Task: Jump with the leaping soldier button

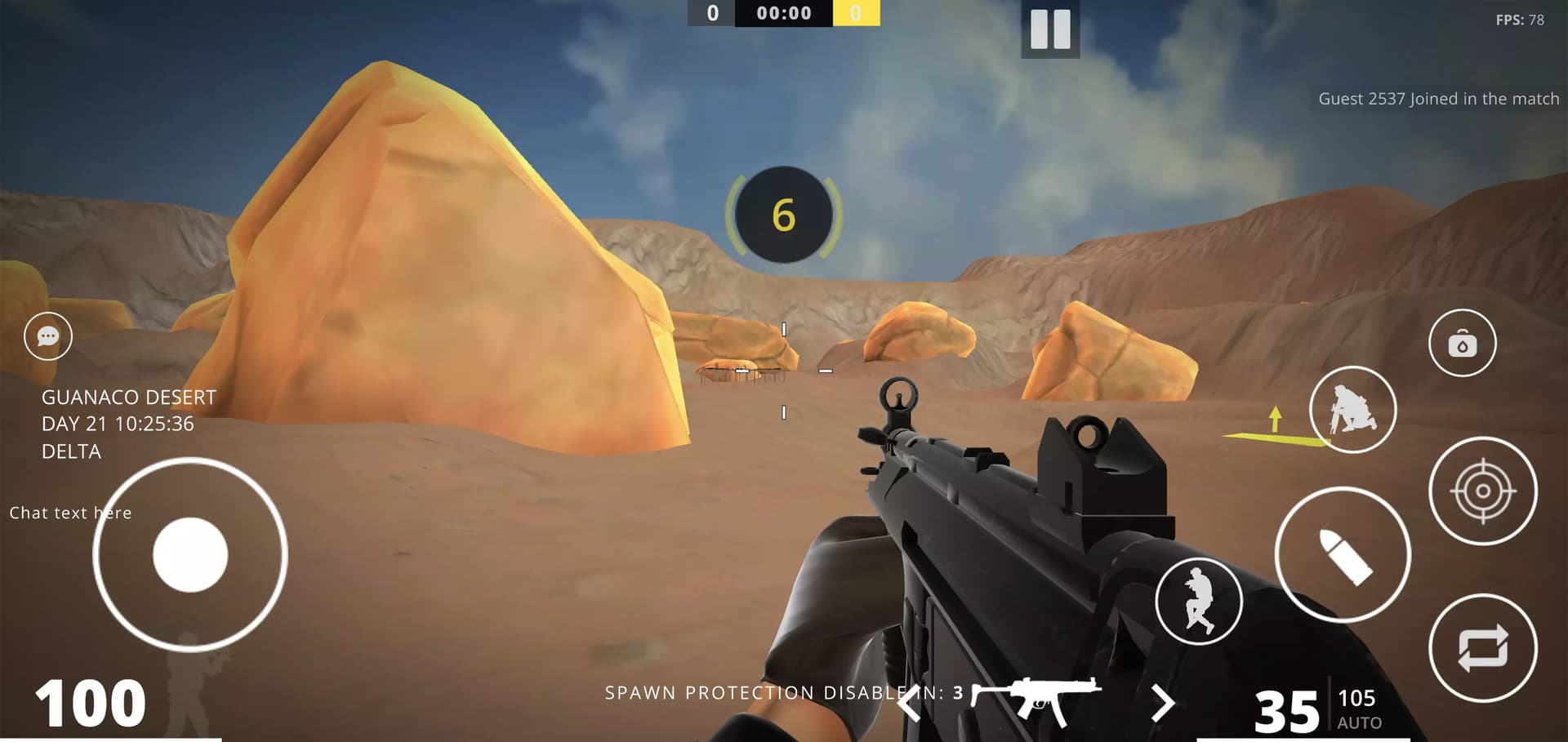Action: [1199, 602]
